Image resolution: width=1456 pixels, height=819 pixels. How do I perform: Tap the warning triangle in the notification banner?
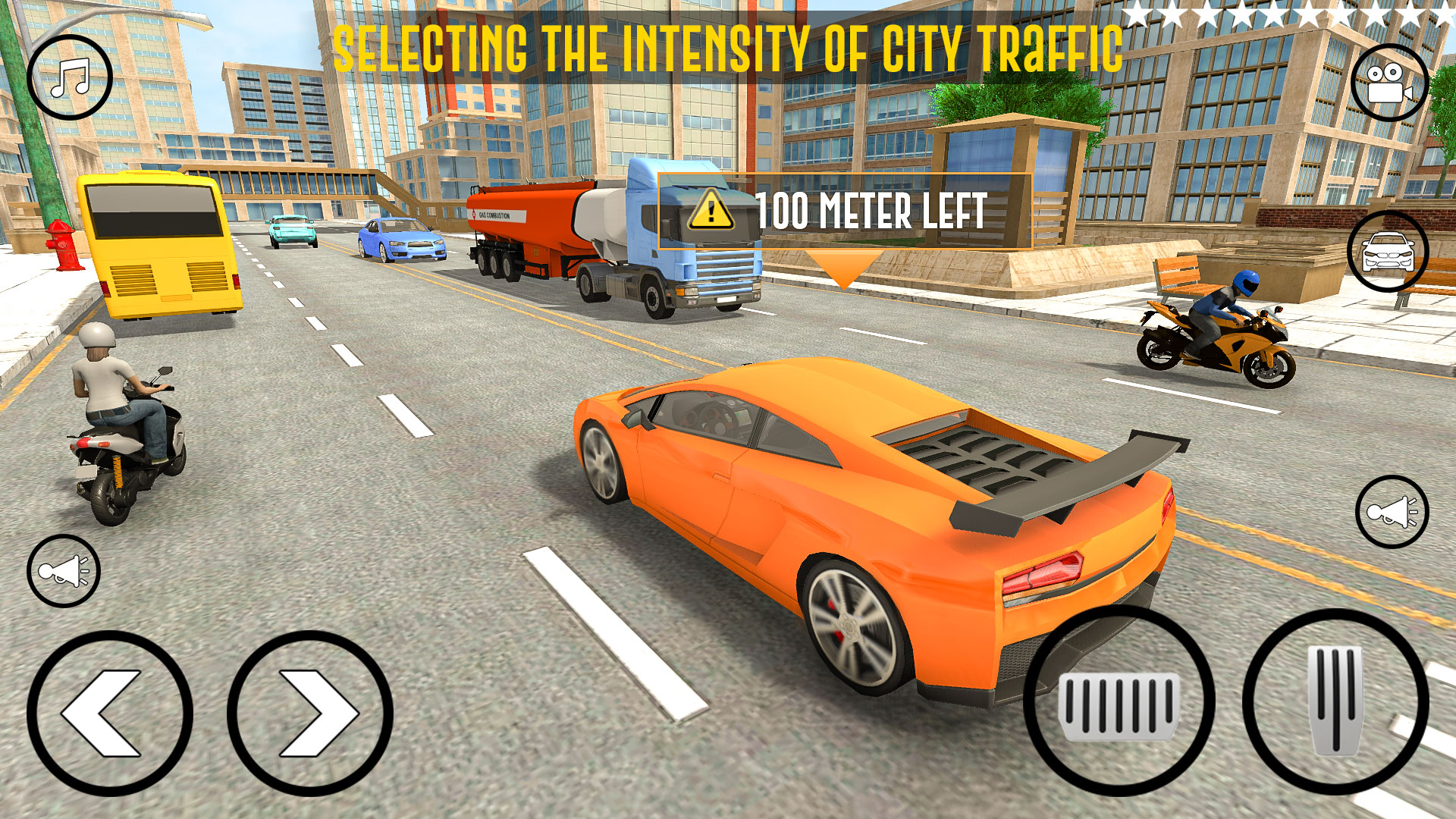tap(711, 211)
